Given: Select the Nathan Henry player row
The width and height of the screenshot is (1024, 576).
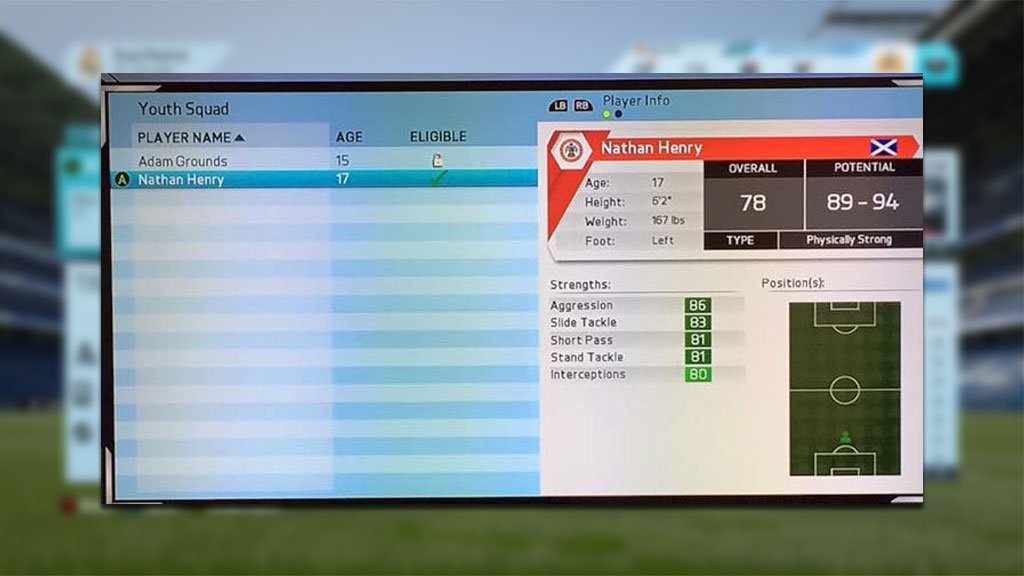Looking at the screenshot, I should click(181, 180).
